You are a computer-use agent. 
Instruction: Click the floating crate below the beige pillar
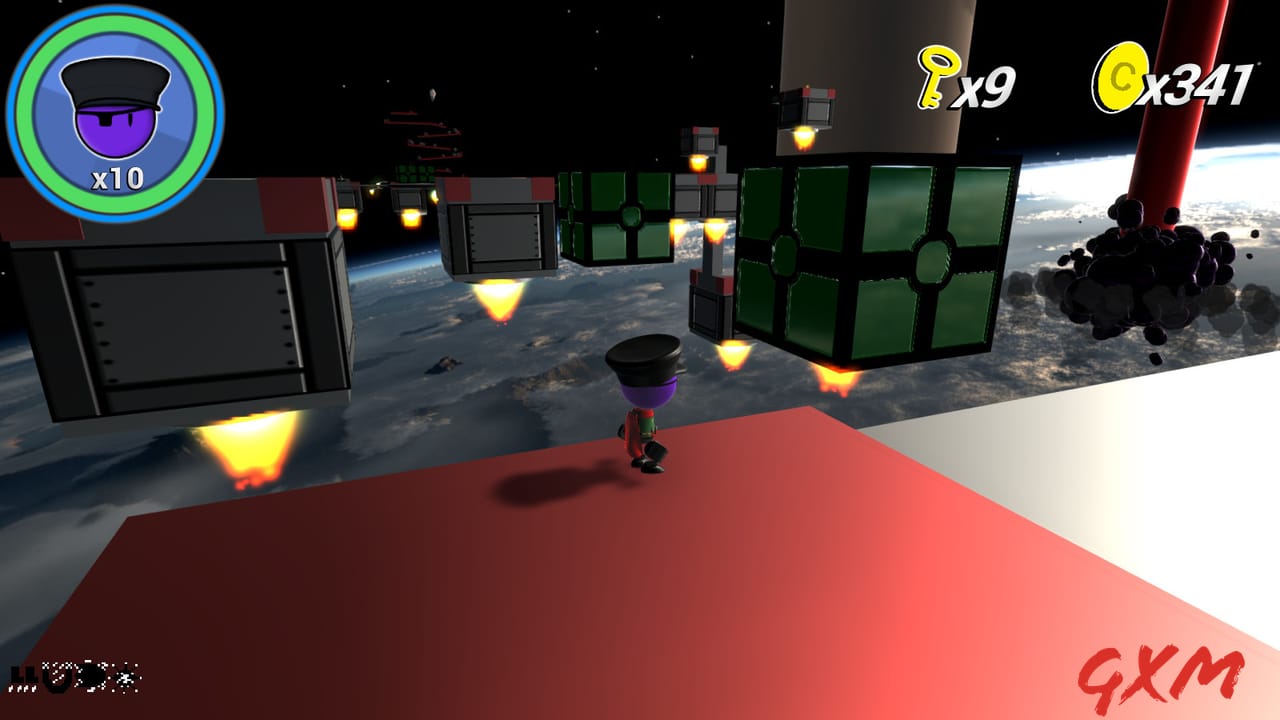pyautogui.click(x=812, y=110)
